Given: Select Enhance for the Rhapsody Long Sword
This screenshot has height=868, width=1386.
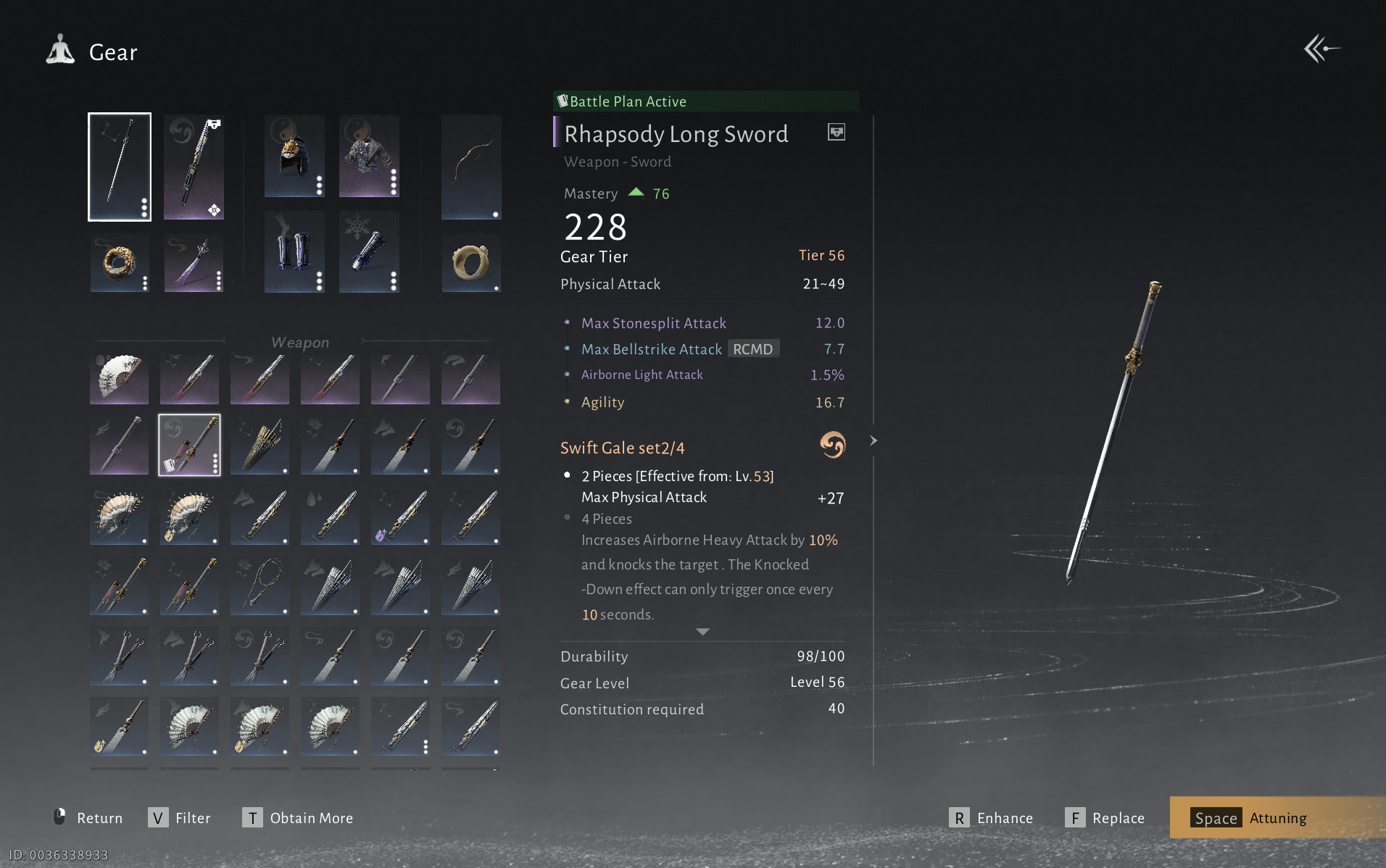Looking at the screenshot, I should point(991,818).
